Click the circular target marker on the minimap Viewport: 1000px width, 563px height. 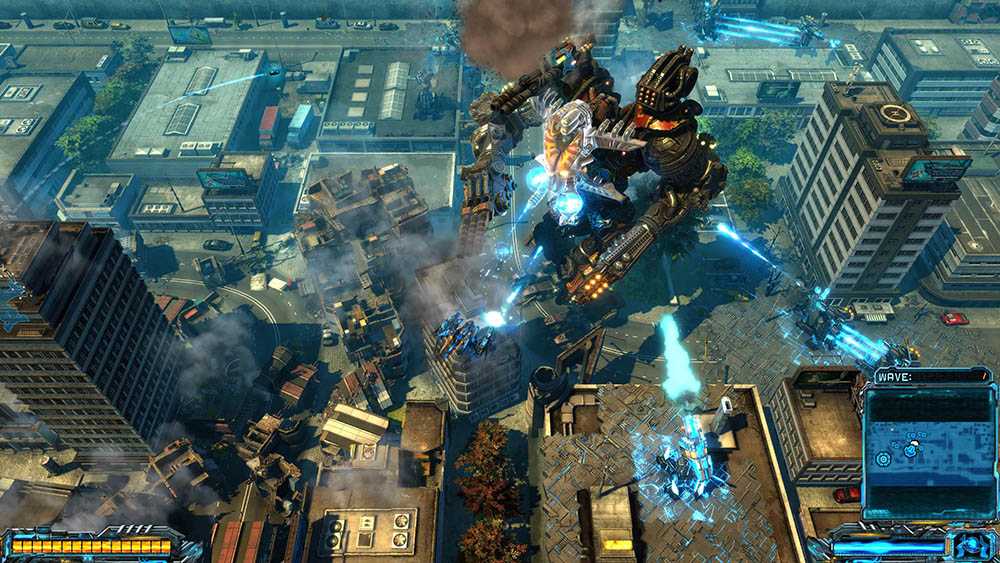(882, 459)
